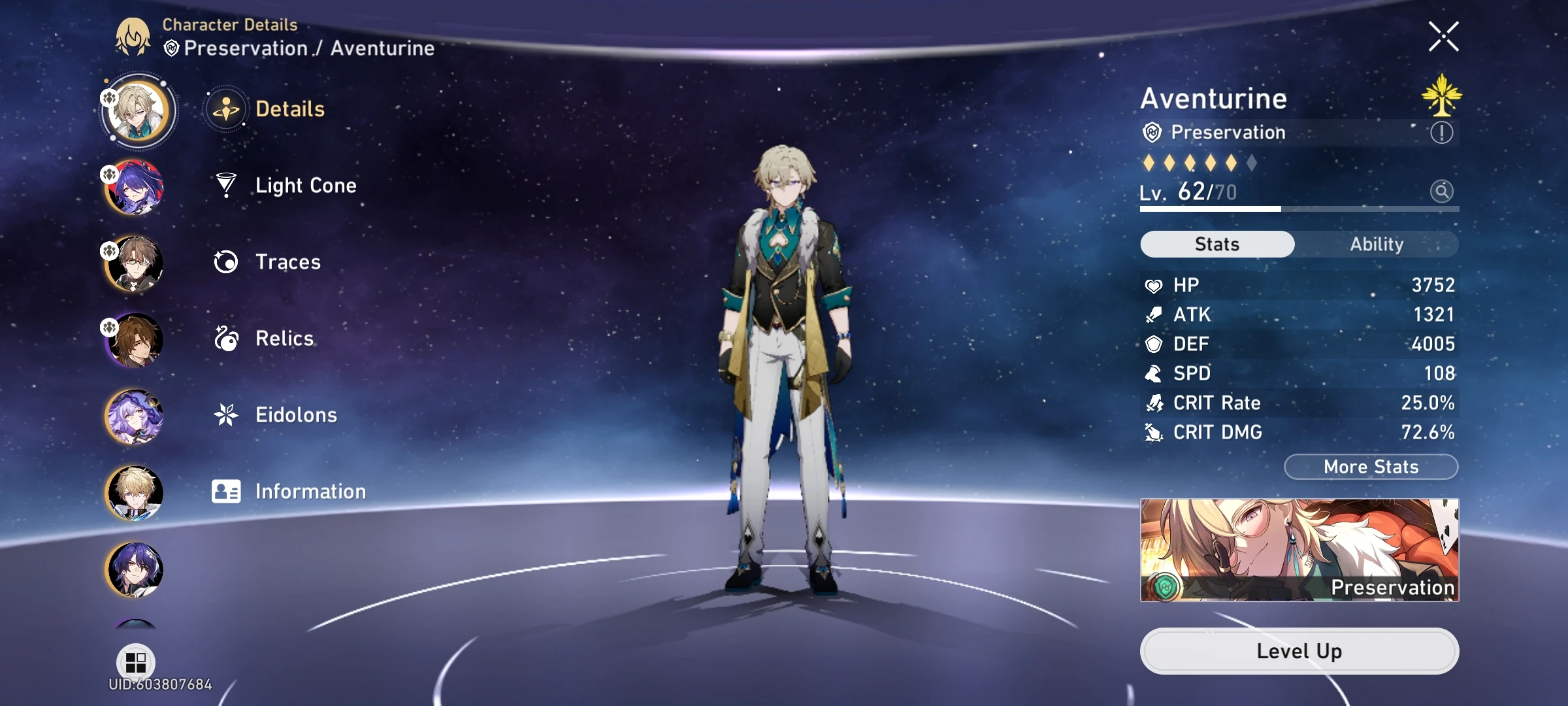The width and height of the screenshot is (1568, 706).
Task: Check the Eidolons section
Action: pyautogui.click(x=296, y=414)
